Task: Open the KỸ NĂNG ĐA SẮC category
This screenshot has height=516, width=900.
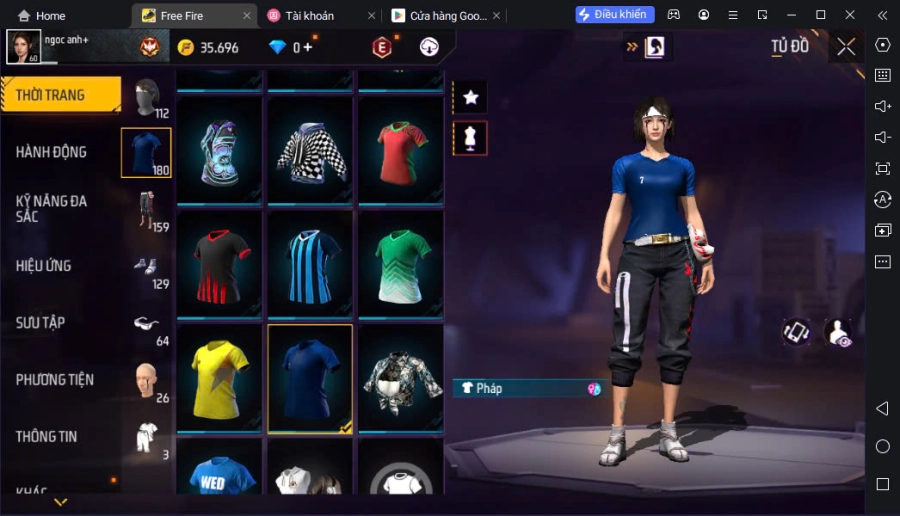Action: pyautogui.click(x=52, y=208)
